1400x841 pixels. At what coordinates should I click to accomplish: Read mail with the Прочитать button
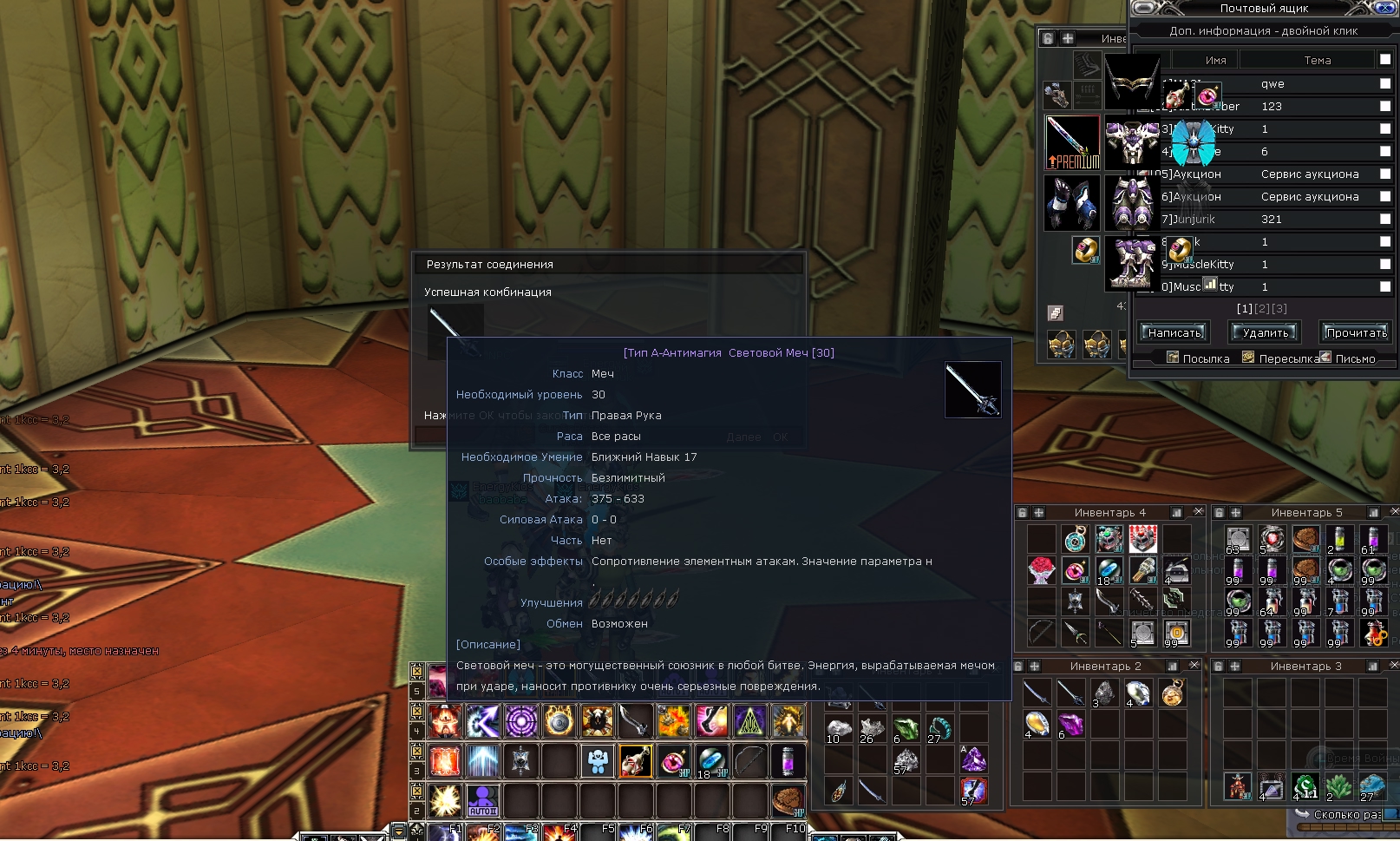(1356, 332)
